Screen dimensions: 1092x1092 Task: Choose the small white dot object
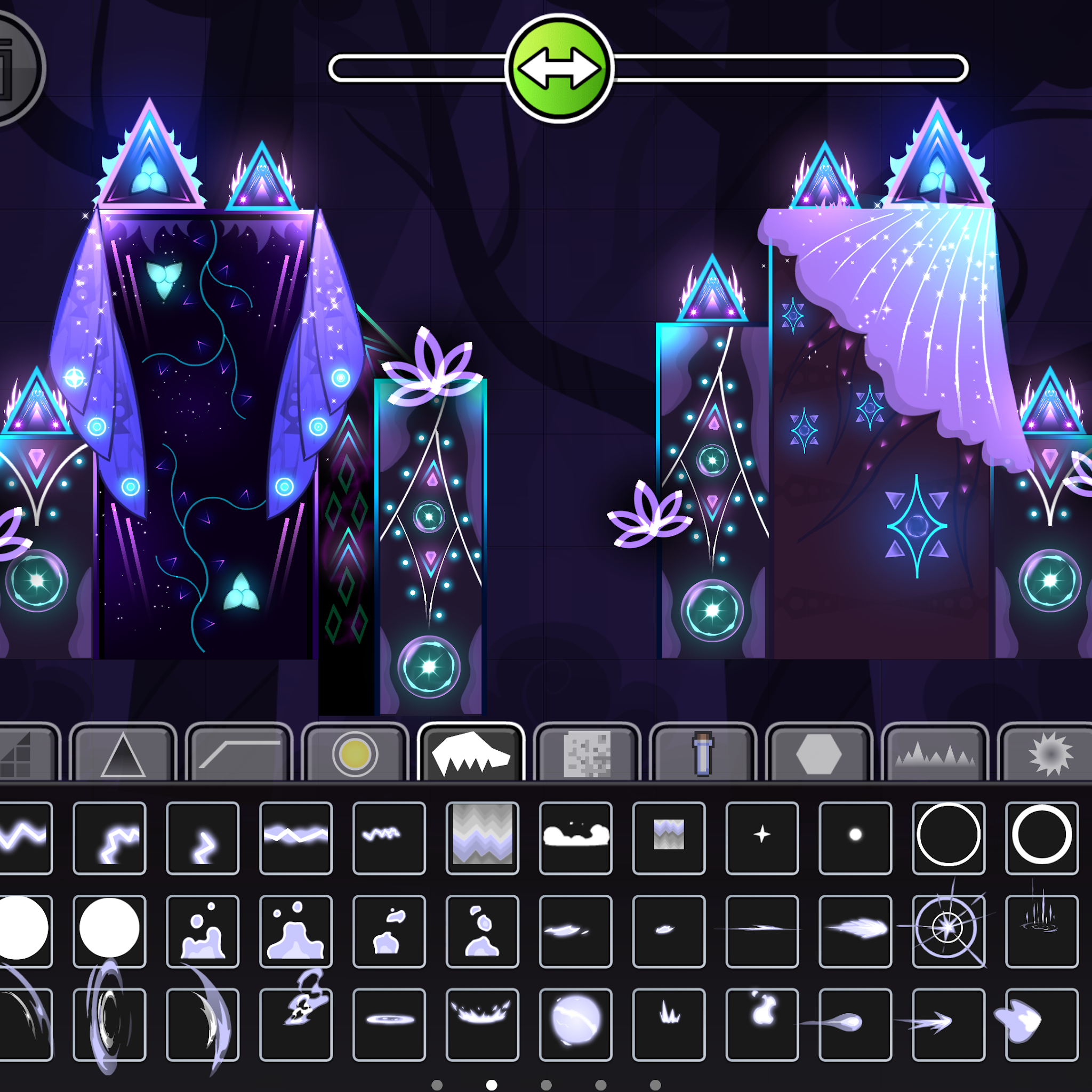click(855, 838)
